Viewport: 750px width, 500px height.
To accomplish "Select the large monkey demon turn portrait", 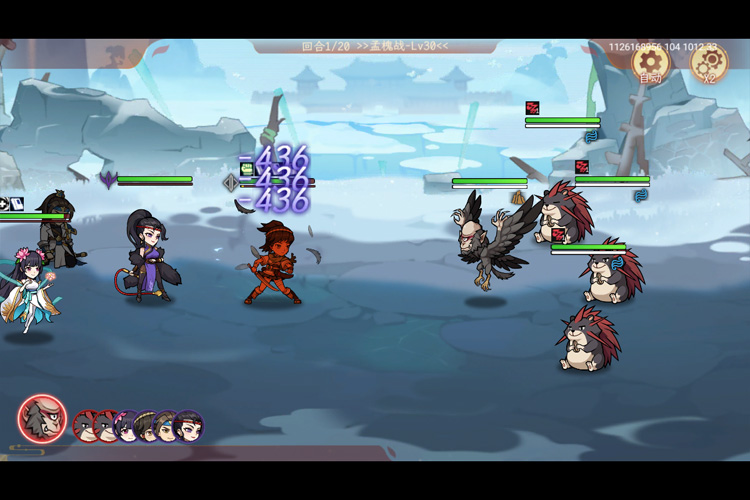I will click(x=42, y=421).
